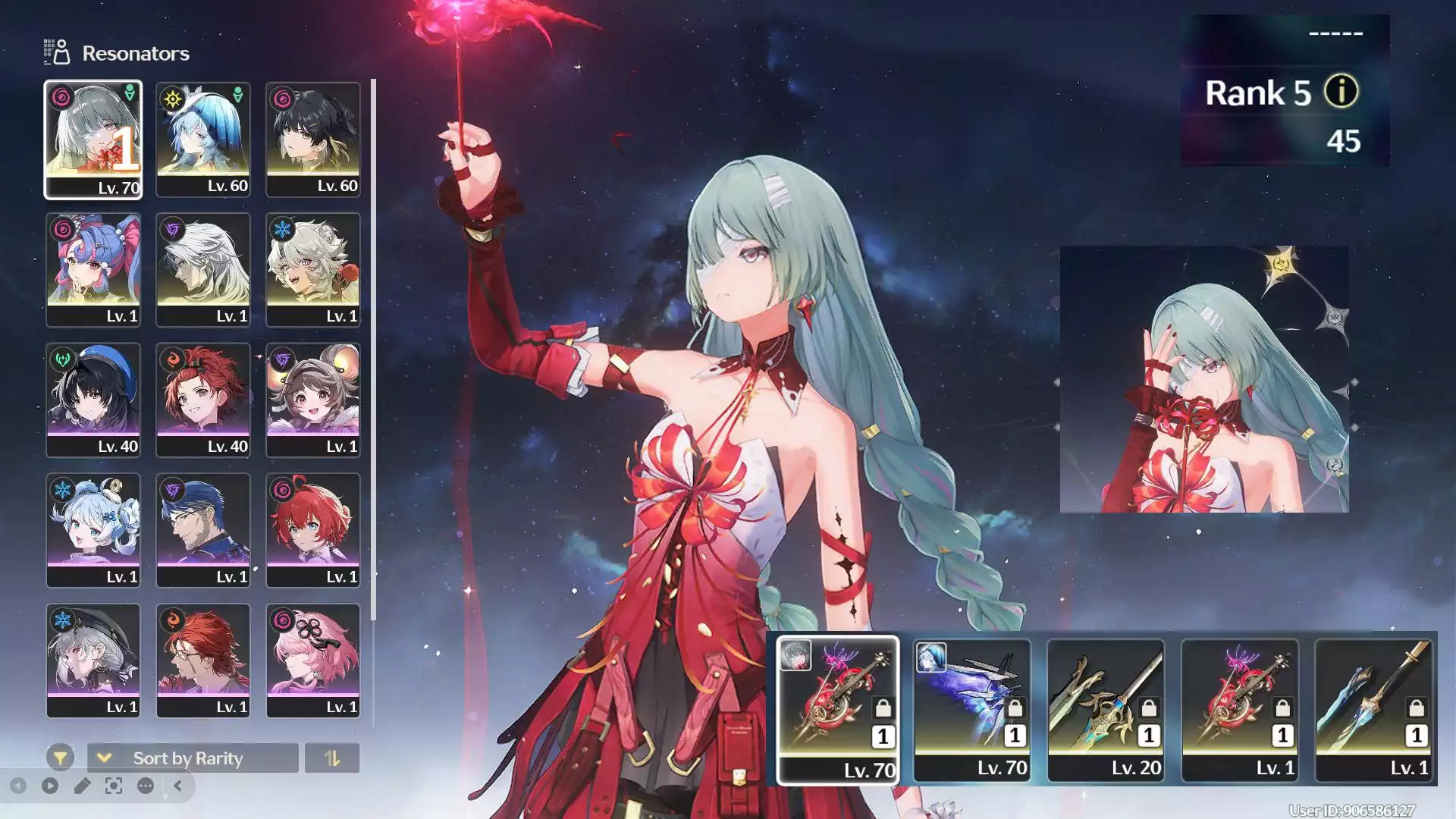Open the filter funnel icon
1456x819 pixels.
(62, 758)
